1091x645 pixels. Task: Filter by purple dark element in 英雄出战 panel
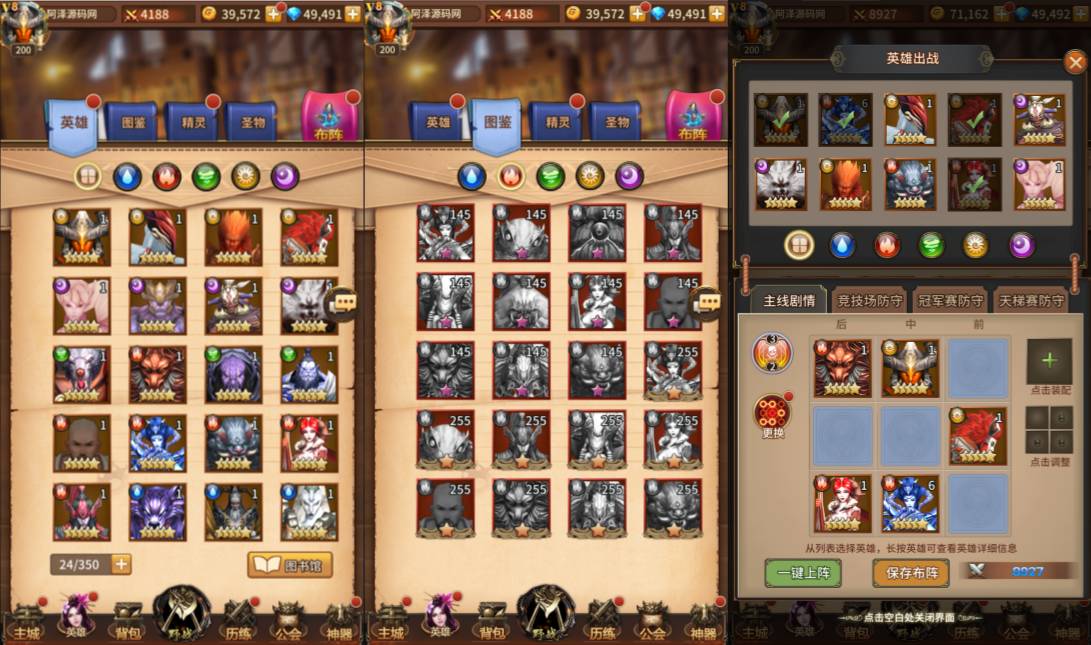1021,245
